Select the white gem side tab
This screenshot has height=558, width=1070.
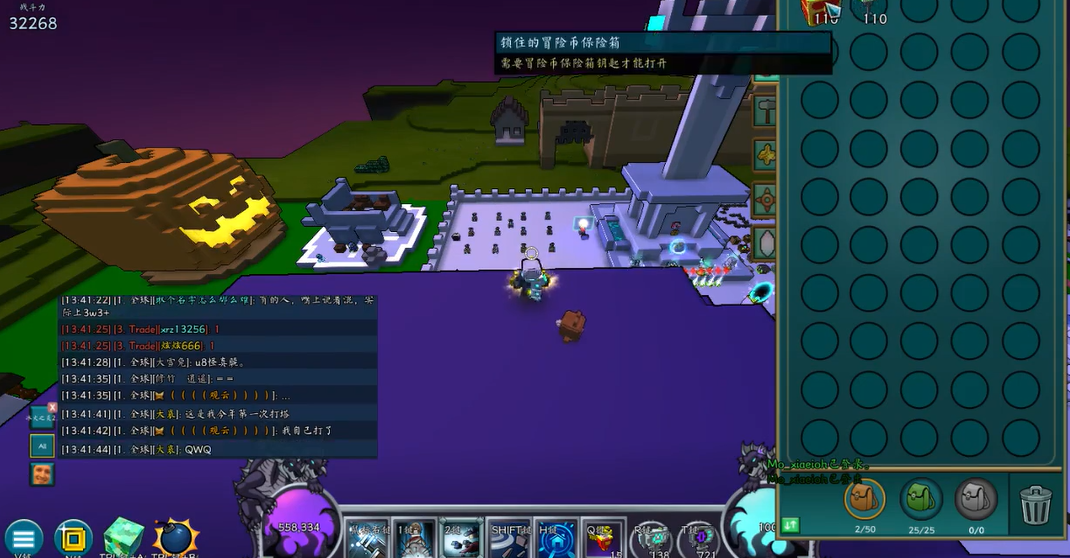(765, 243)
